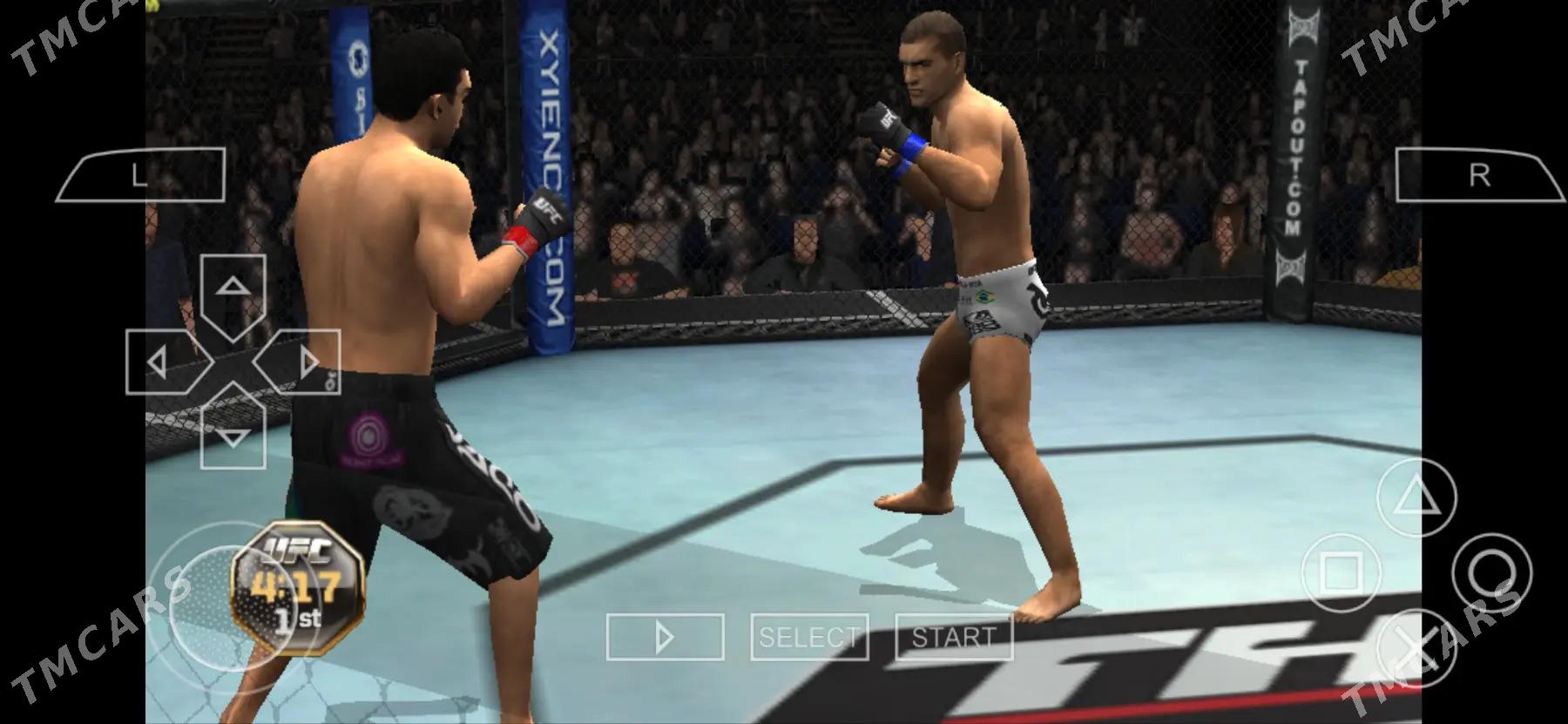The height and width of the screenshot is (724, 1568).
Task: Tap the START button
Action: coord(954,637)
